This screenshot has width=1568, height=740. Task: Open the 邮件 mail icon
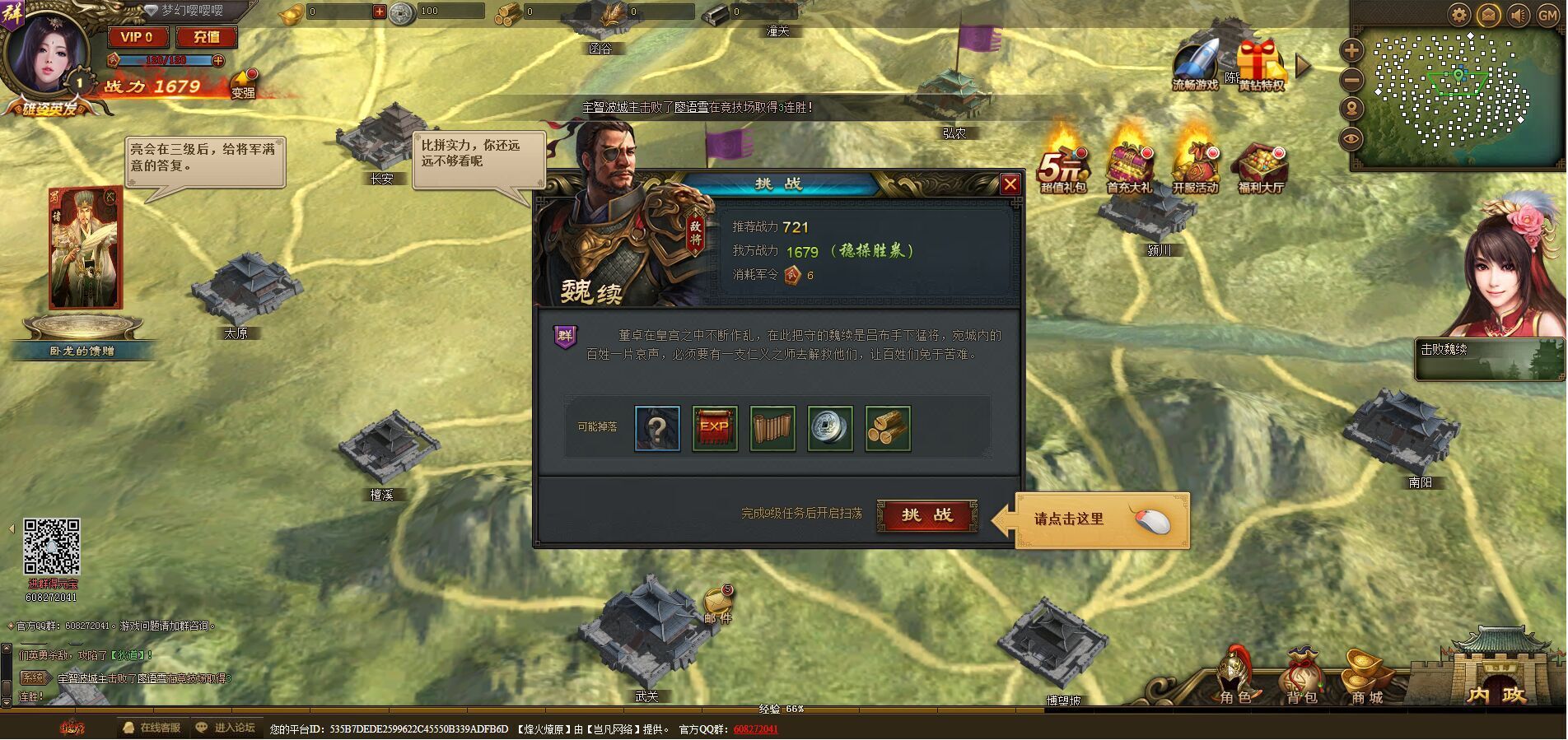pos(716,603)
